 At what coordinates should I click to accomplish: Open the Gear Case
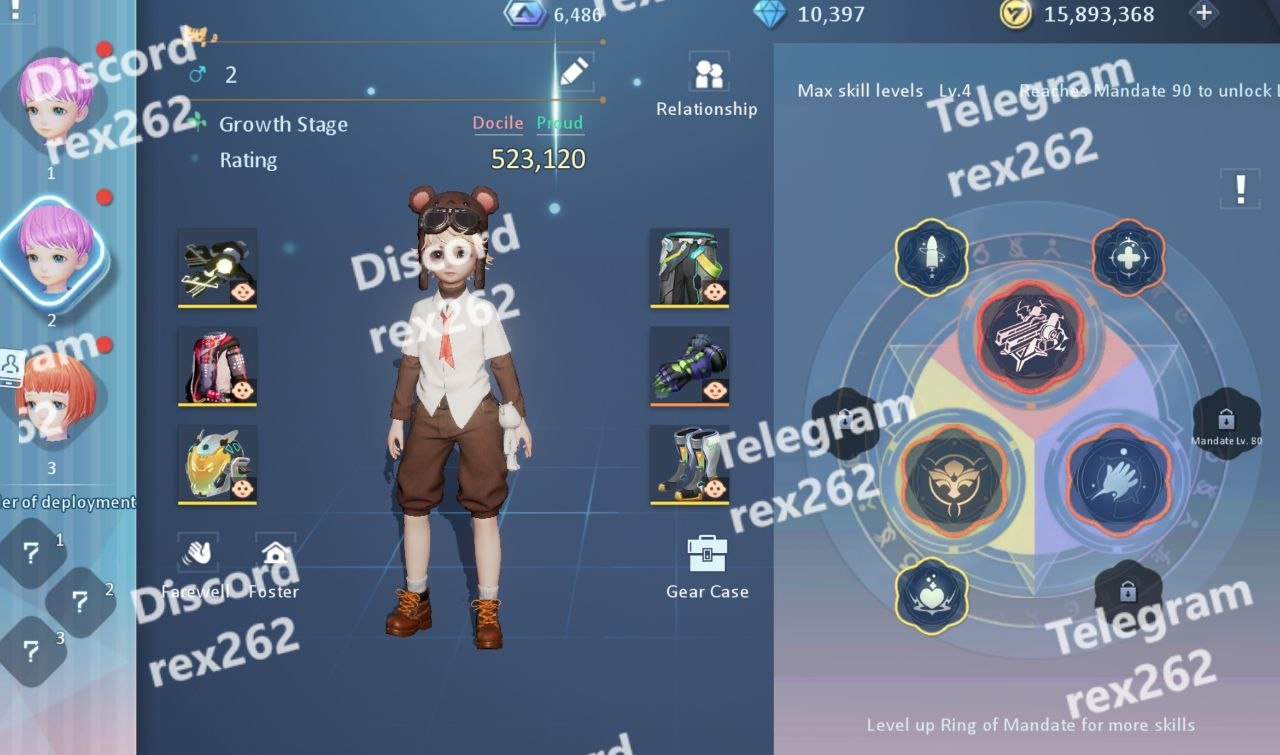tap(707, 566)
